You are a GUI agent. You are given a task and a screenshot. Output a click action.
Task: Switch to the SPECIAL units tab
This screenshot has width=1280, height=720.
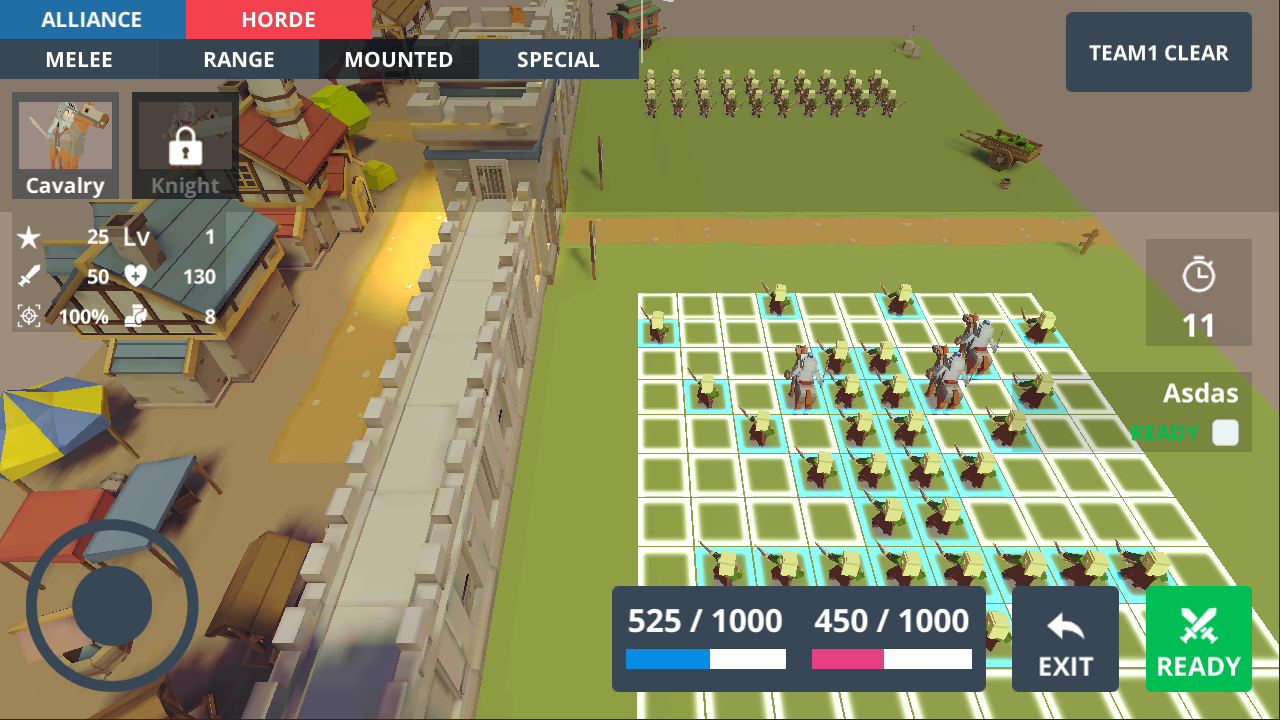[x=557, y=59]
